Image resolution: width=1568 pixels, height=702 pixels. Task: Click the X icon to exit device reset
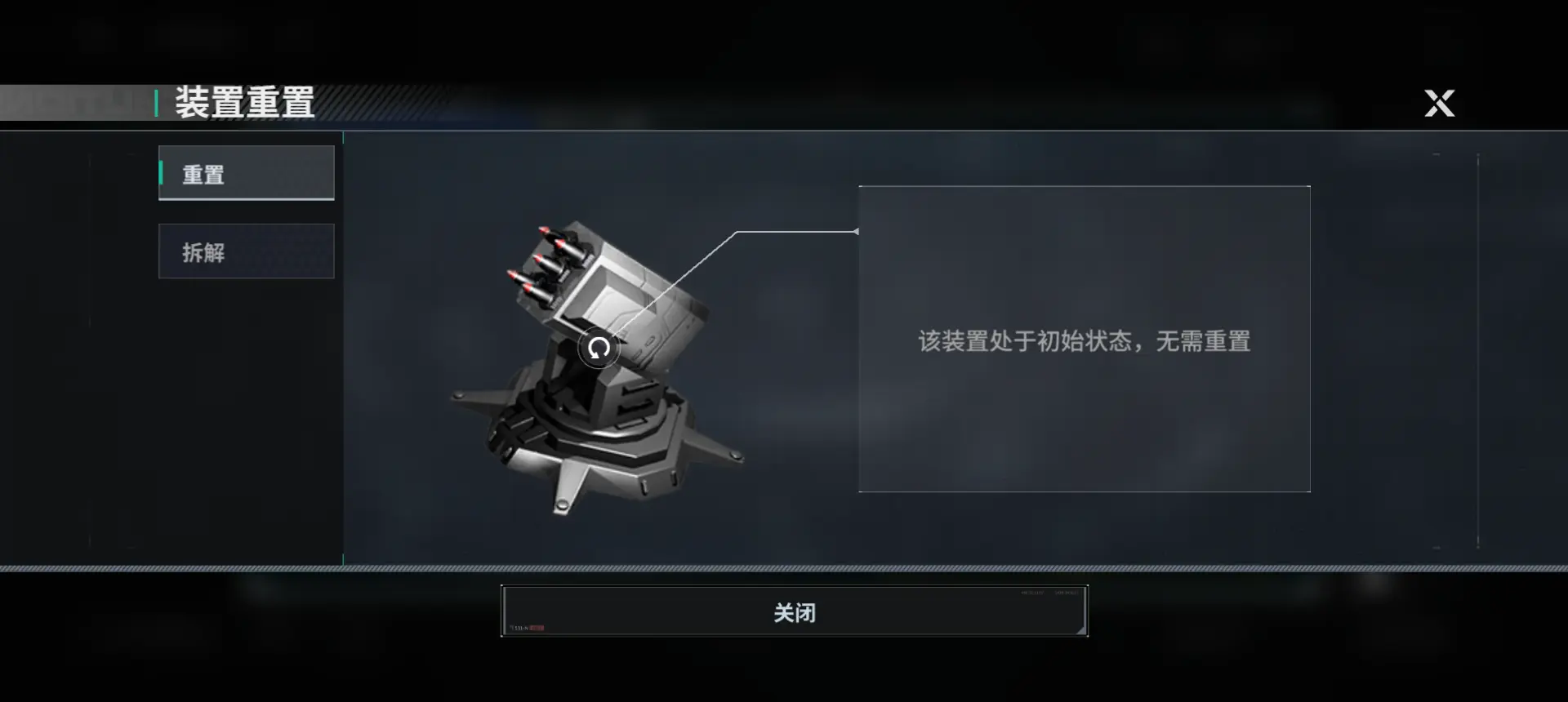point(1439,103)
